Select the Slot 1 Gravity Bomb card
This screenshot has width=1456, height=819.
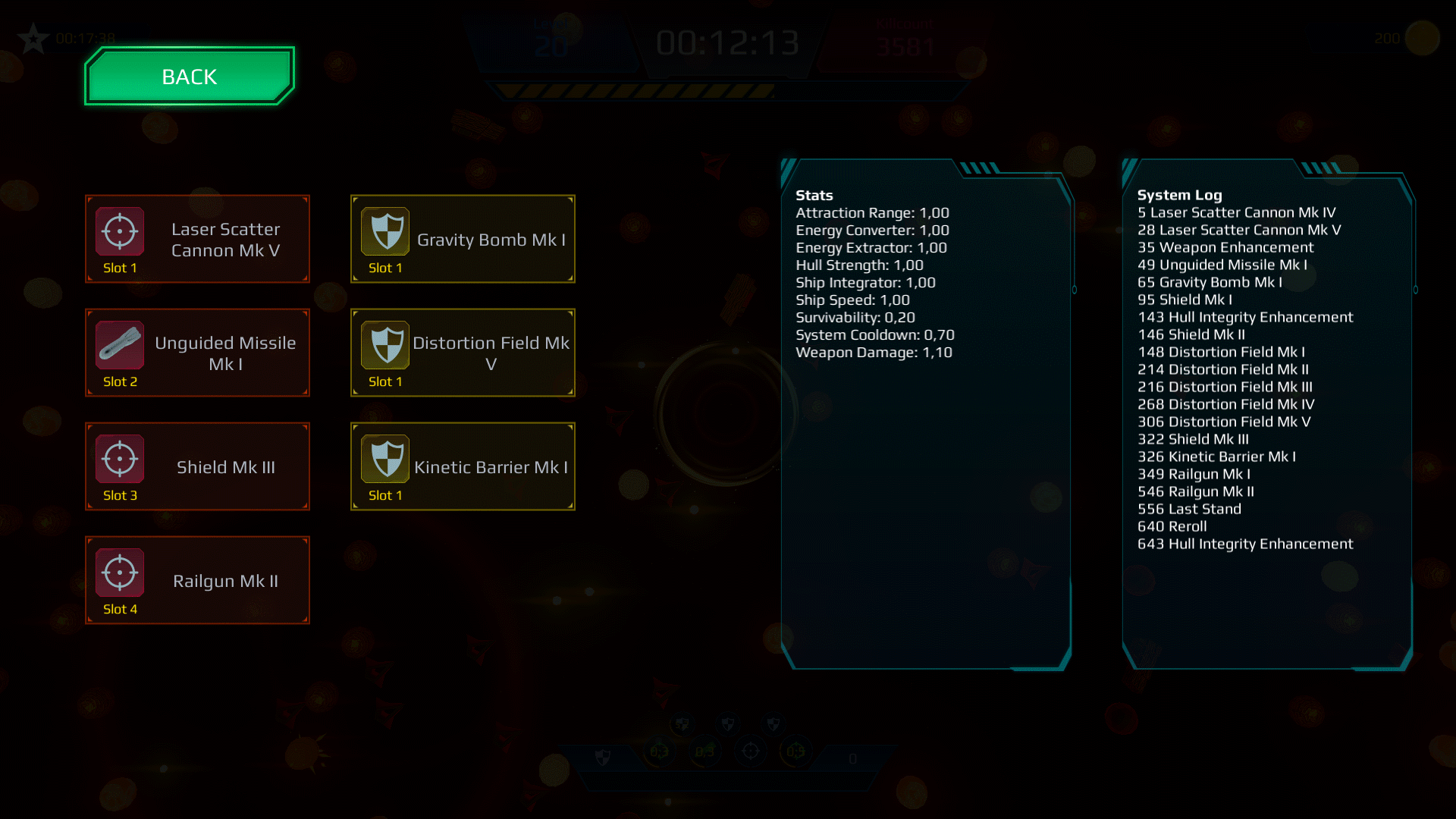(x=463, y=239)
